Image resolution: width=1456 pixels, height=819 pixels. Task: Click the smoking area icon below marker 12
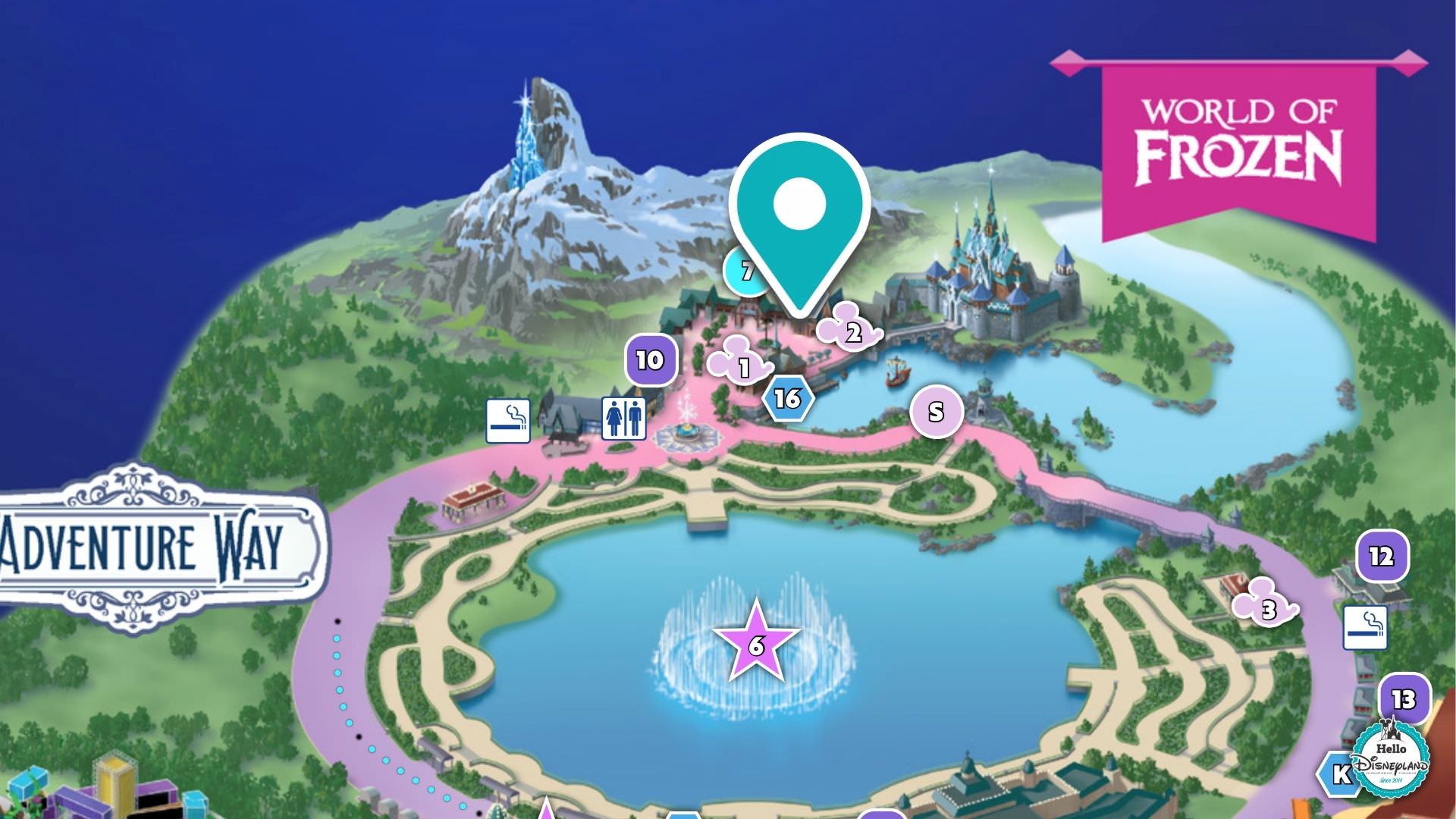coord(1365,627)
